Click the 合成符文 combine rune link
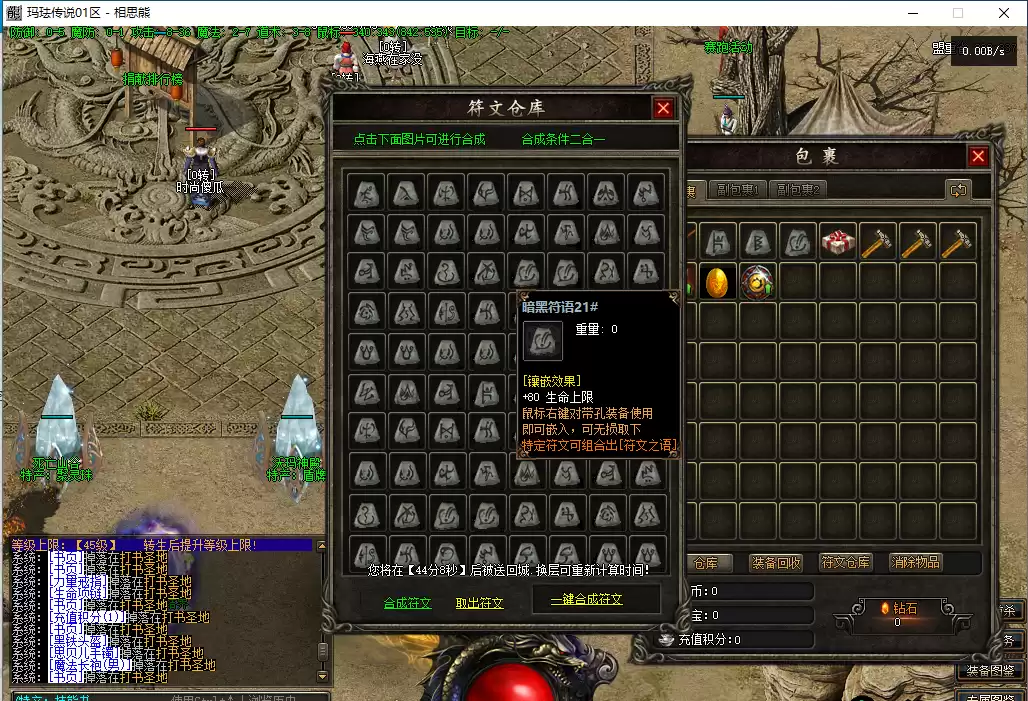The width and height of the screenshot is (1028, 701). pos(407,603)
